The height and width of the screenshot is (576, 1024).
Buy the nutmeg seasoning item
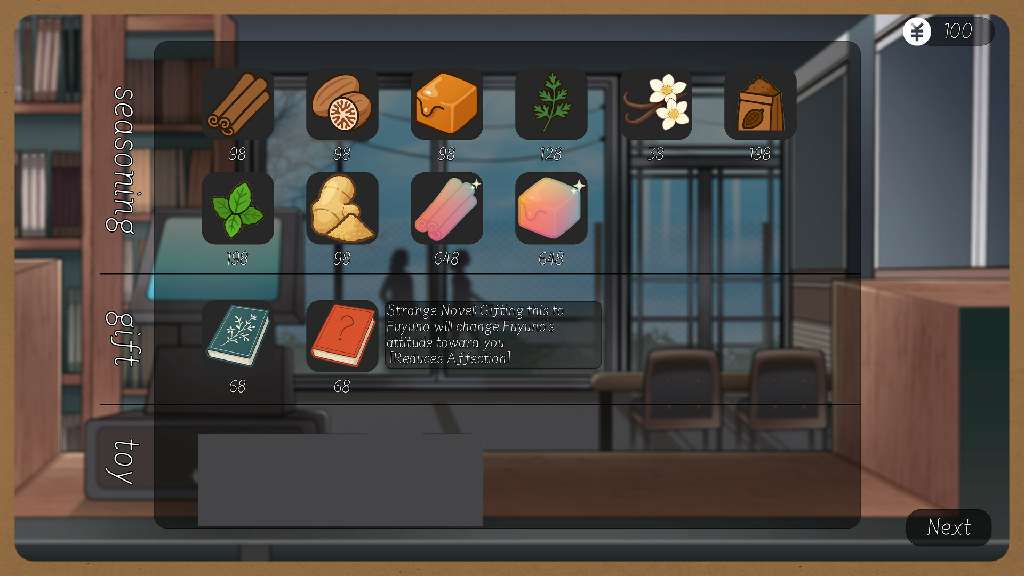click(x=342, y=104)
